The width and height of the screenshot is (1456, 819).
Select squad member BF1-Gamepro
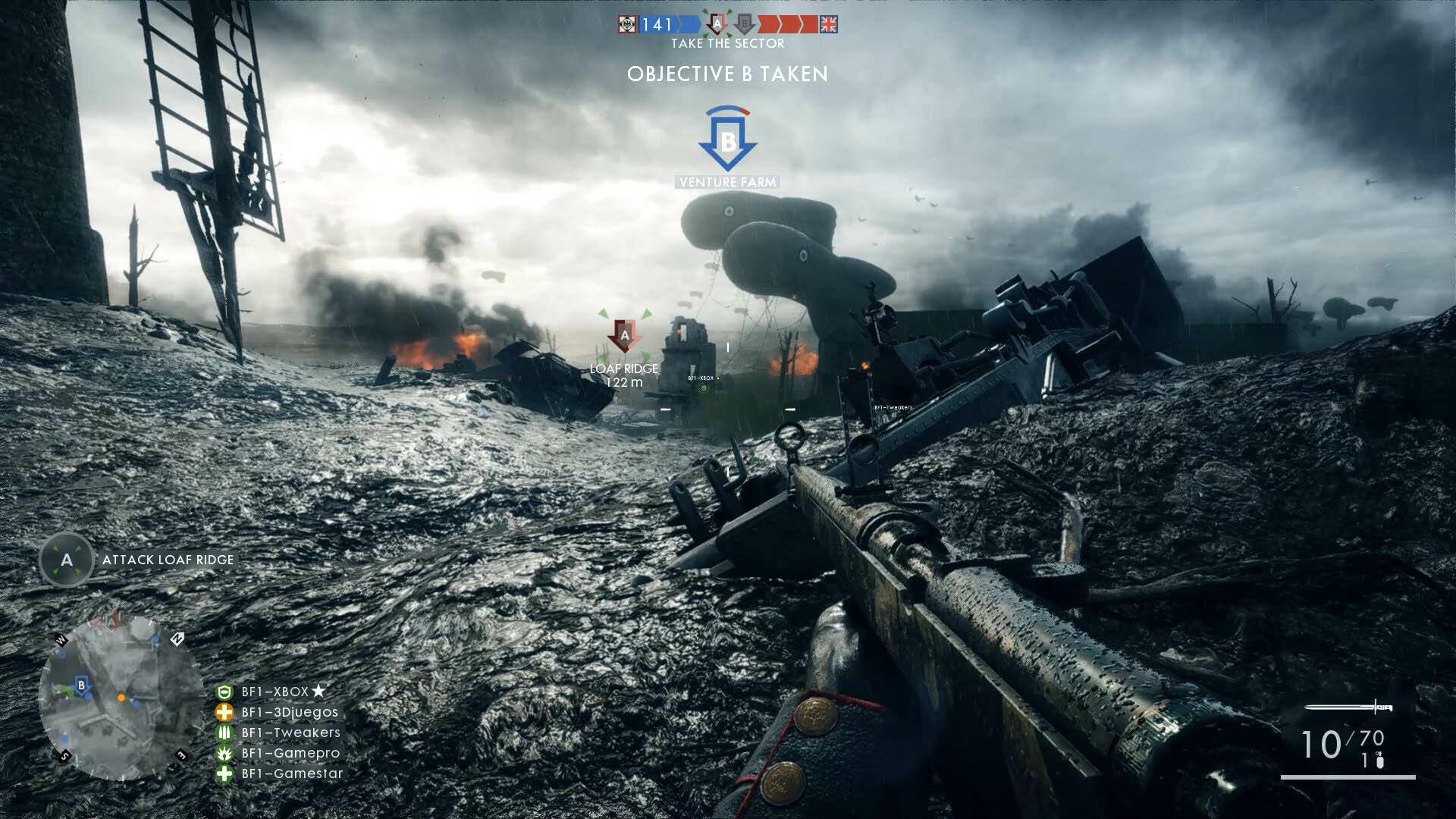click(290, 753)
